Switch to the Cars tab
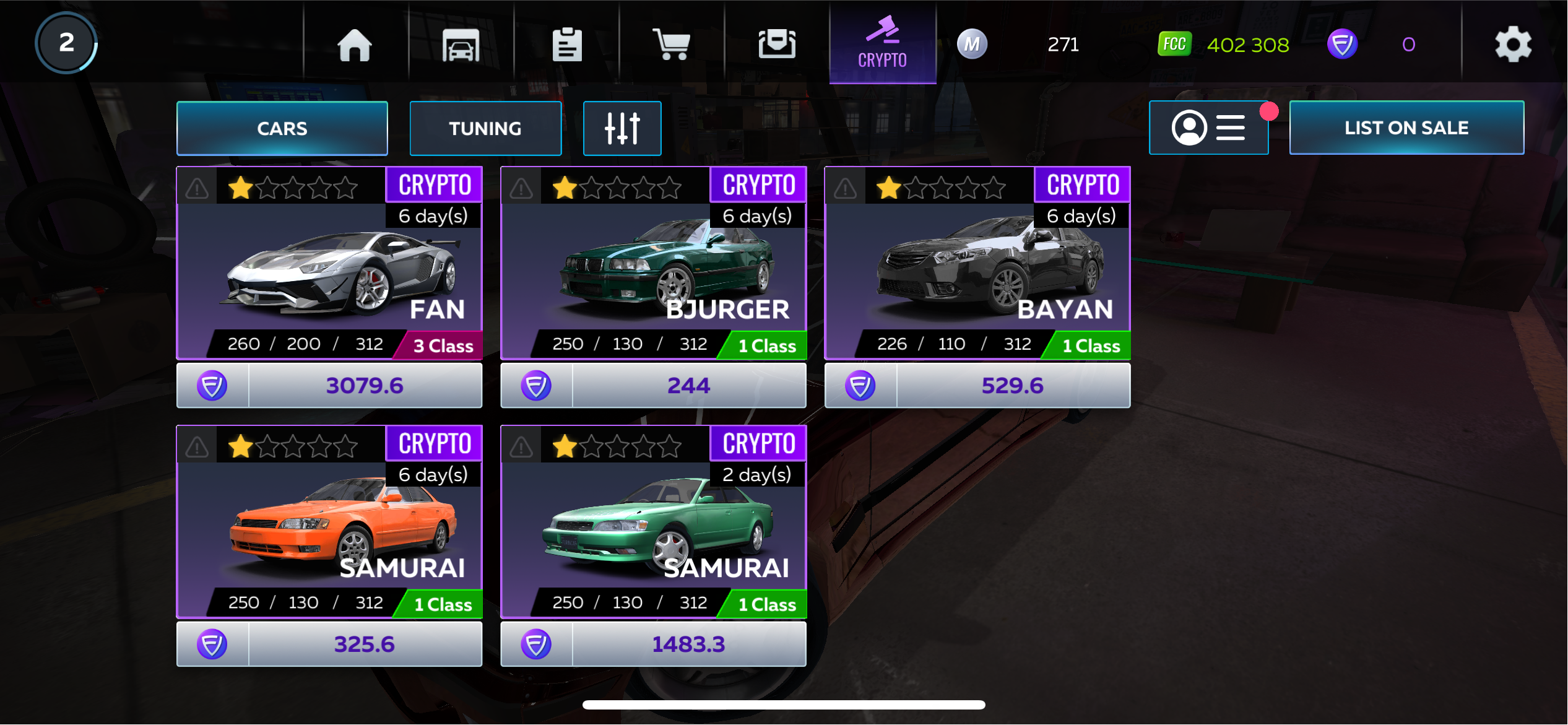Image resolution: width=1568 pixels, height=725 pixels. [282, 128]
